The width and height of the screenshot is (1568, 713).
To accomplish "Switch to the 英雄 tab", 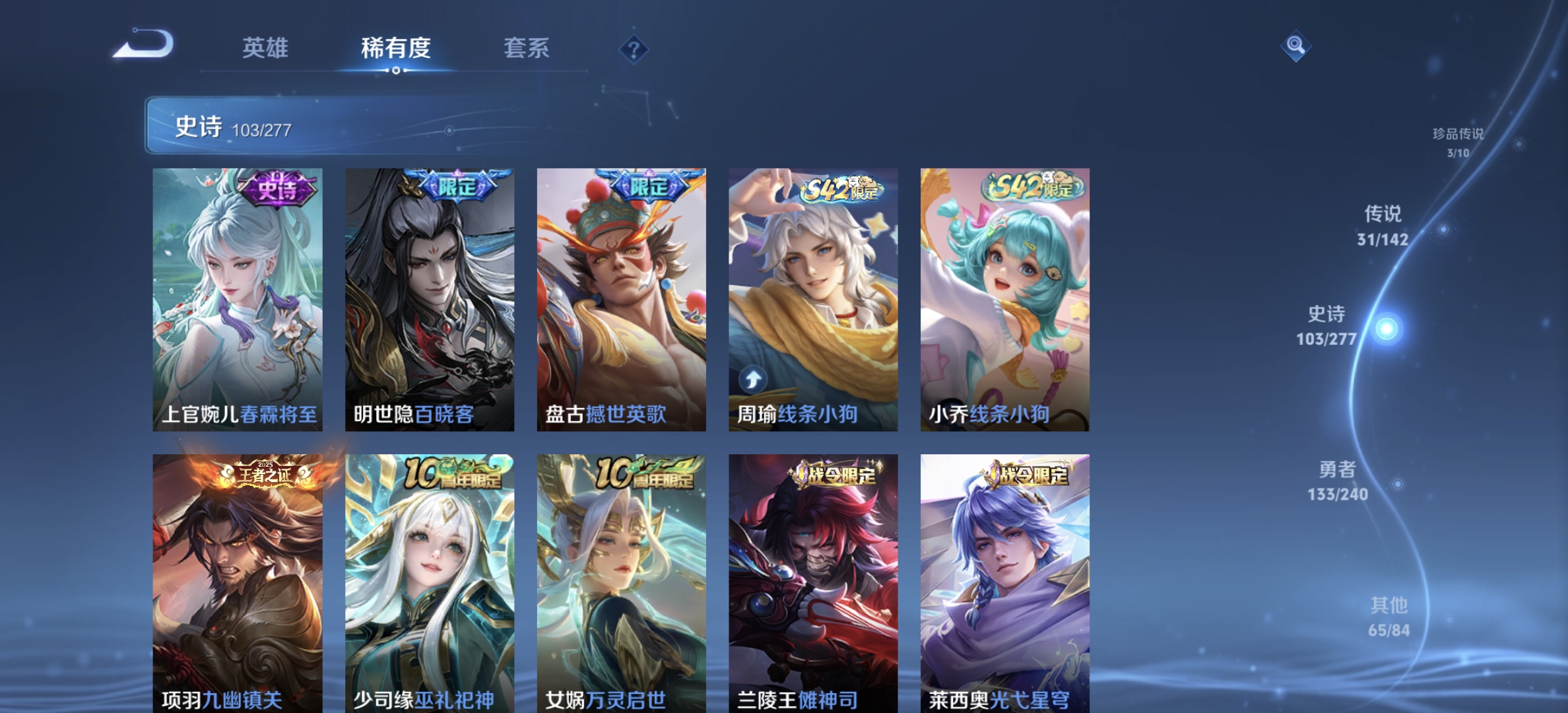I will click(265, 49).
